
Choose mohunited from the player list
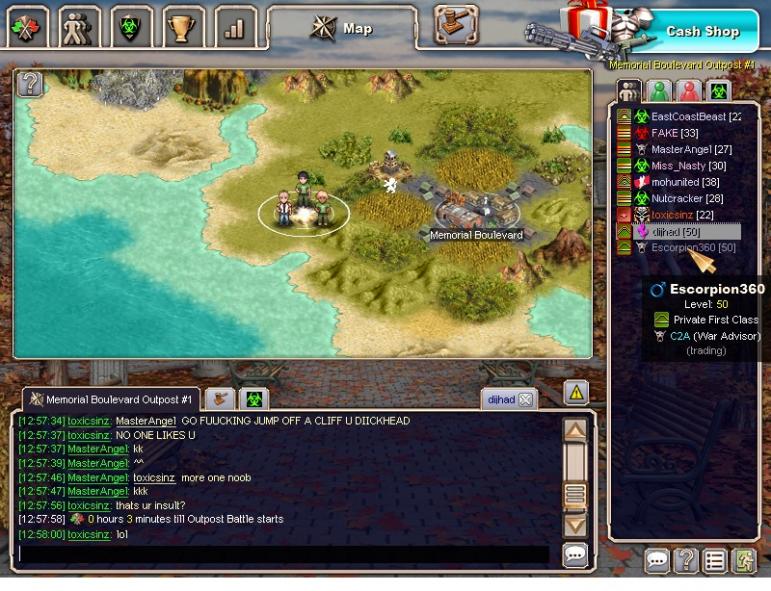pyautogui.click(x=679, y=182)
